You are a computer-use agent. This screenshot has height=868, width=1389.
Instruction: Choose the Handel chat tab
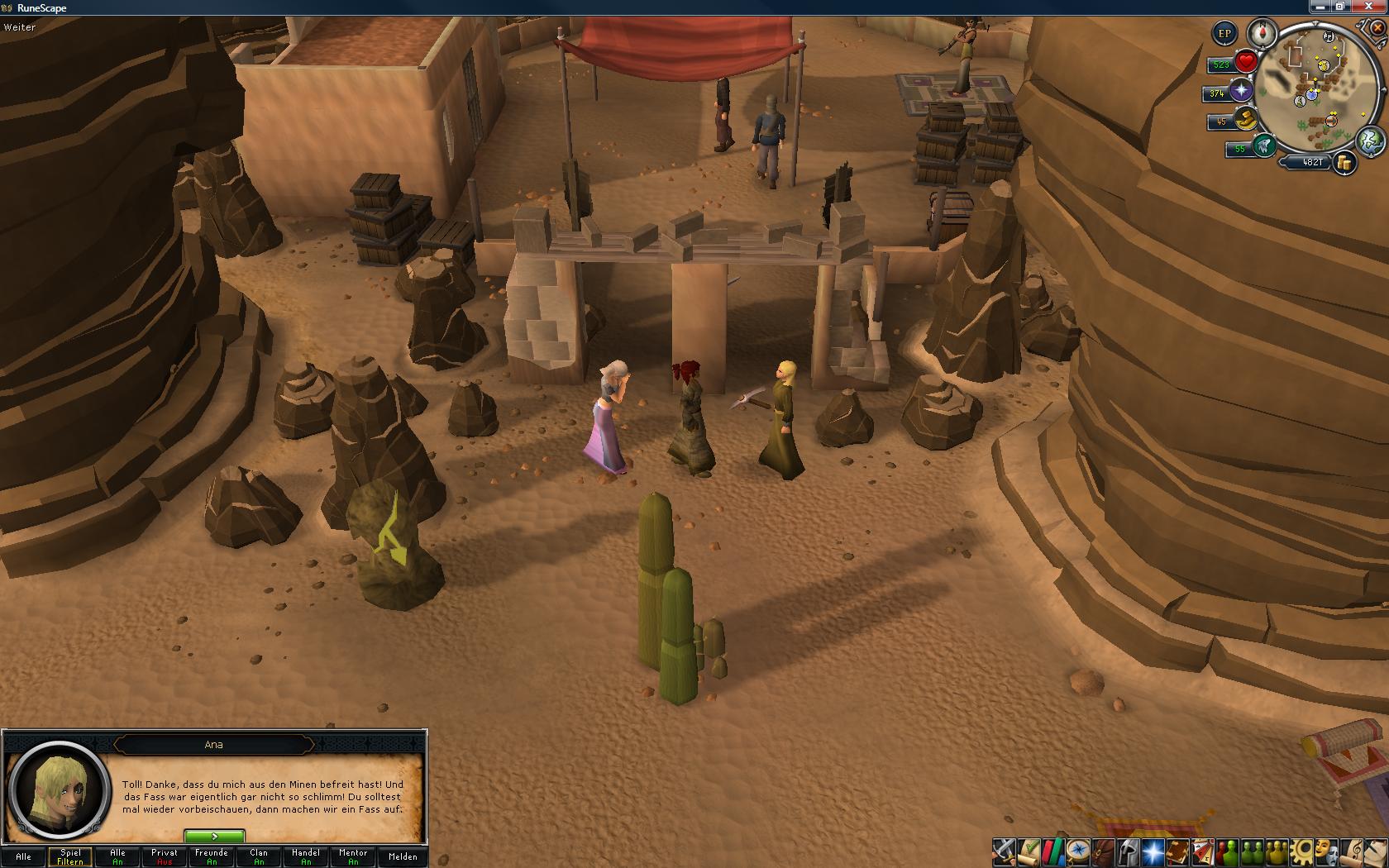click(306, 856)
